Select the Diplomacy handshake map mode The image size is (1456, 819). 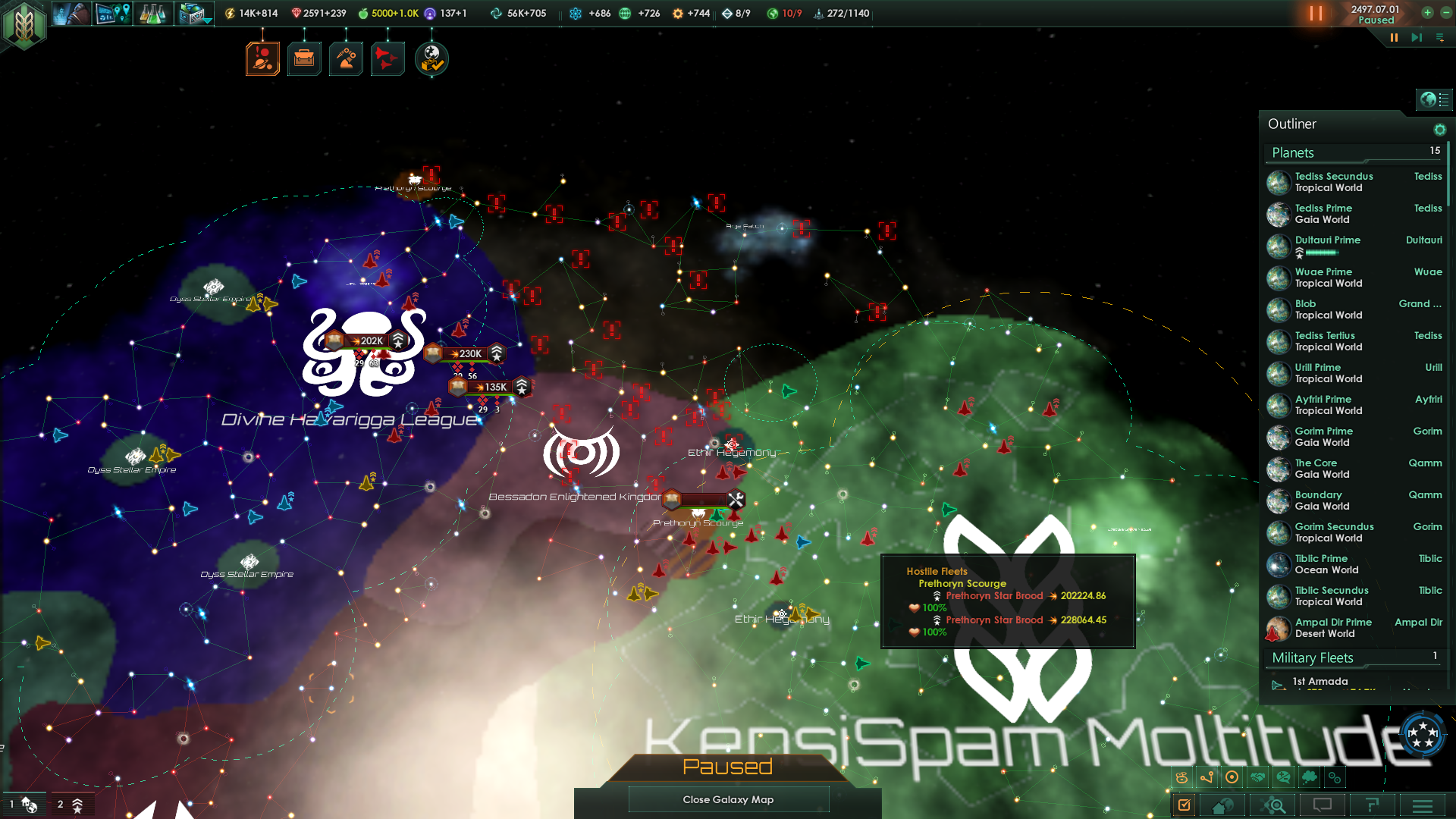1258,777
